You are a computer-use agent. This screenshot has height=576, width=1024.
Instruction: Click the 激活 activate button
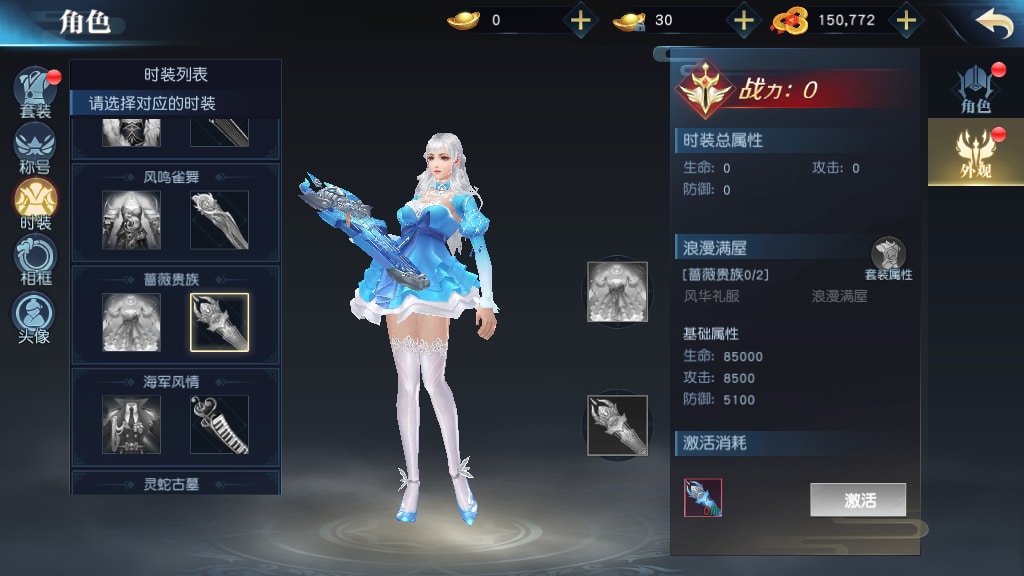pos(858,500)
